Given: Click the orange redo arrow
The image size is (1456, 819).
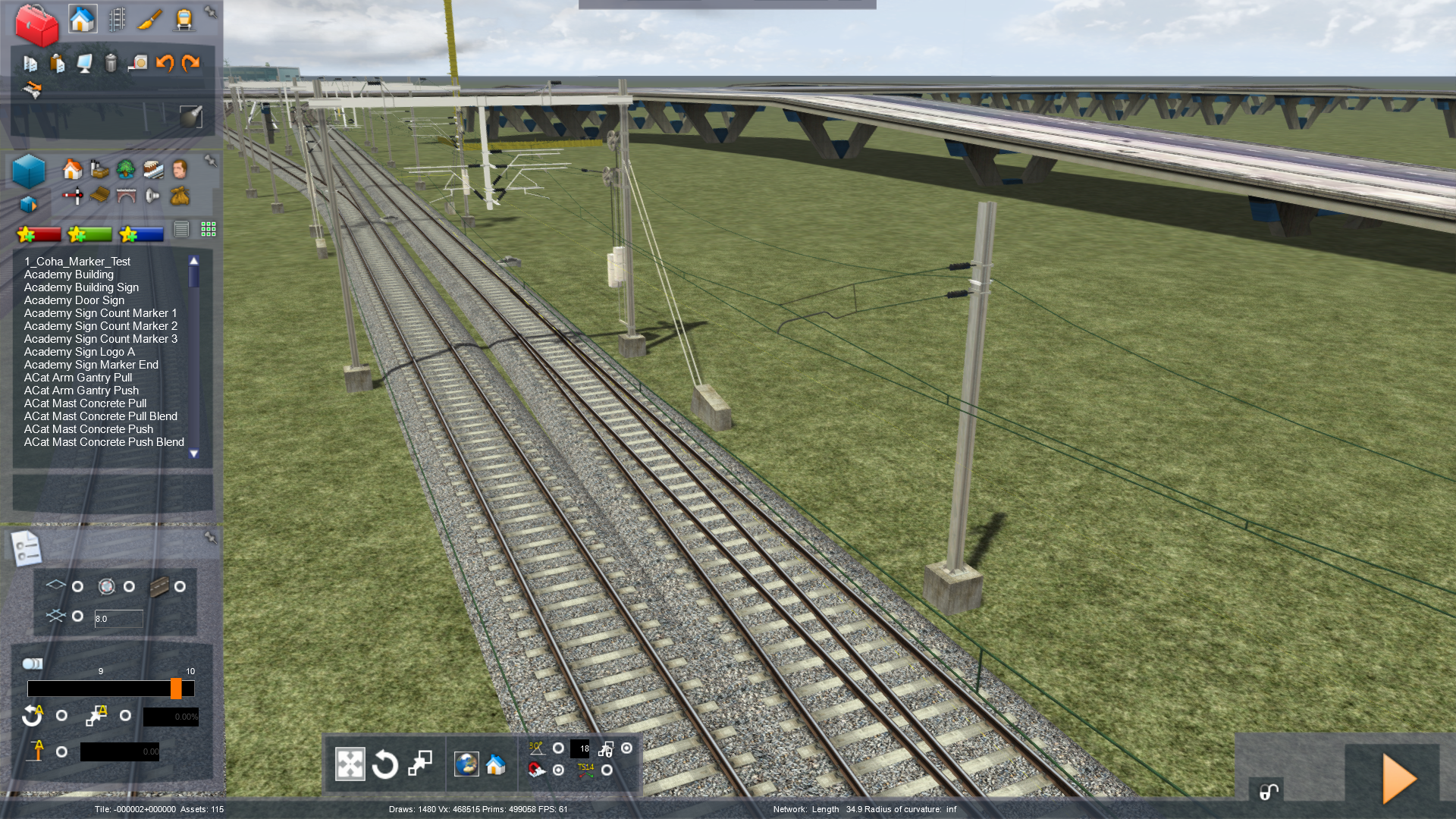Looking at the screenshot, I should click(x=190, y=63).
